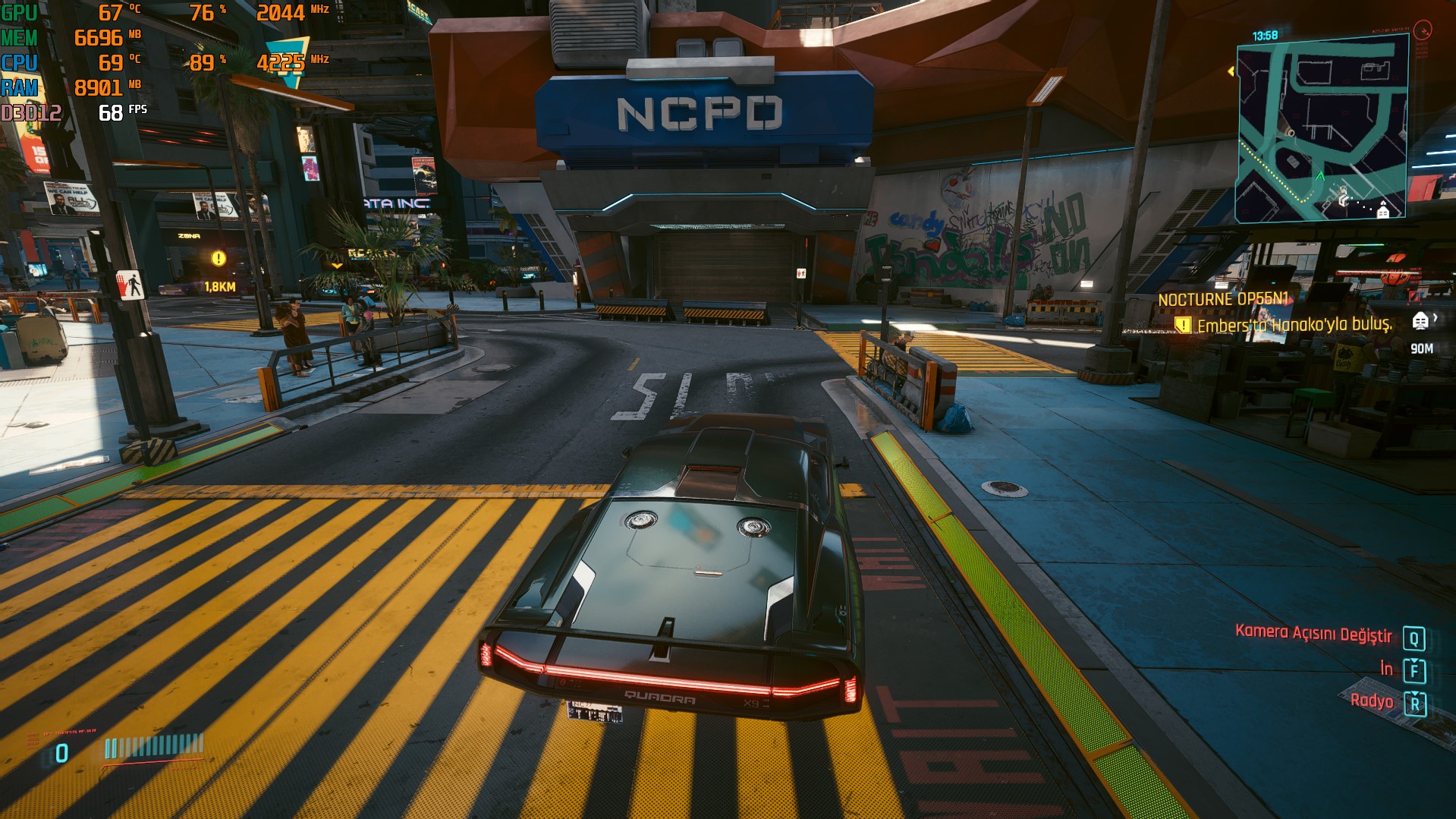Select the NOCTURNE OP55N1 quest title
This screenshot has height=819, width=1456.
1223,299
